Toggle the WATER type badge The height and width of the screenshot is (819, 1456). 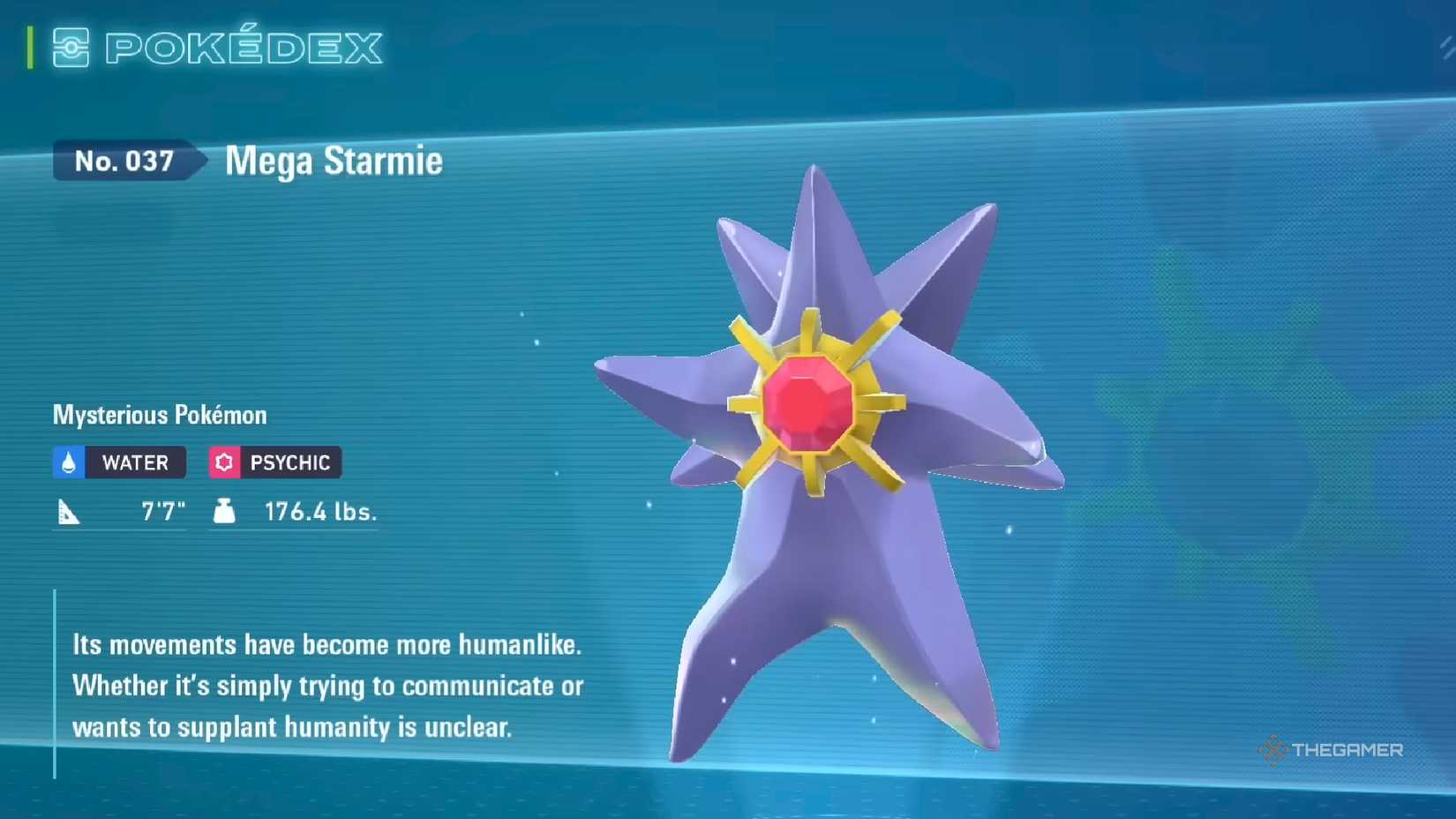[118, 462]
